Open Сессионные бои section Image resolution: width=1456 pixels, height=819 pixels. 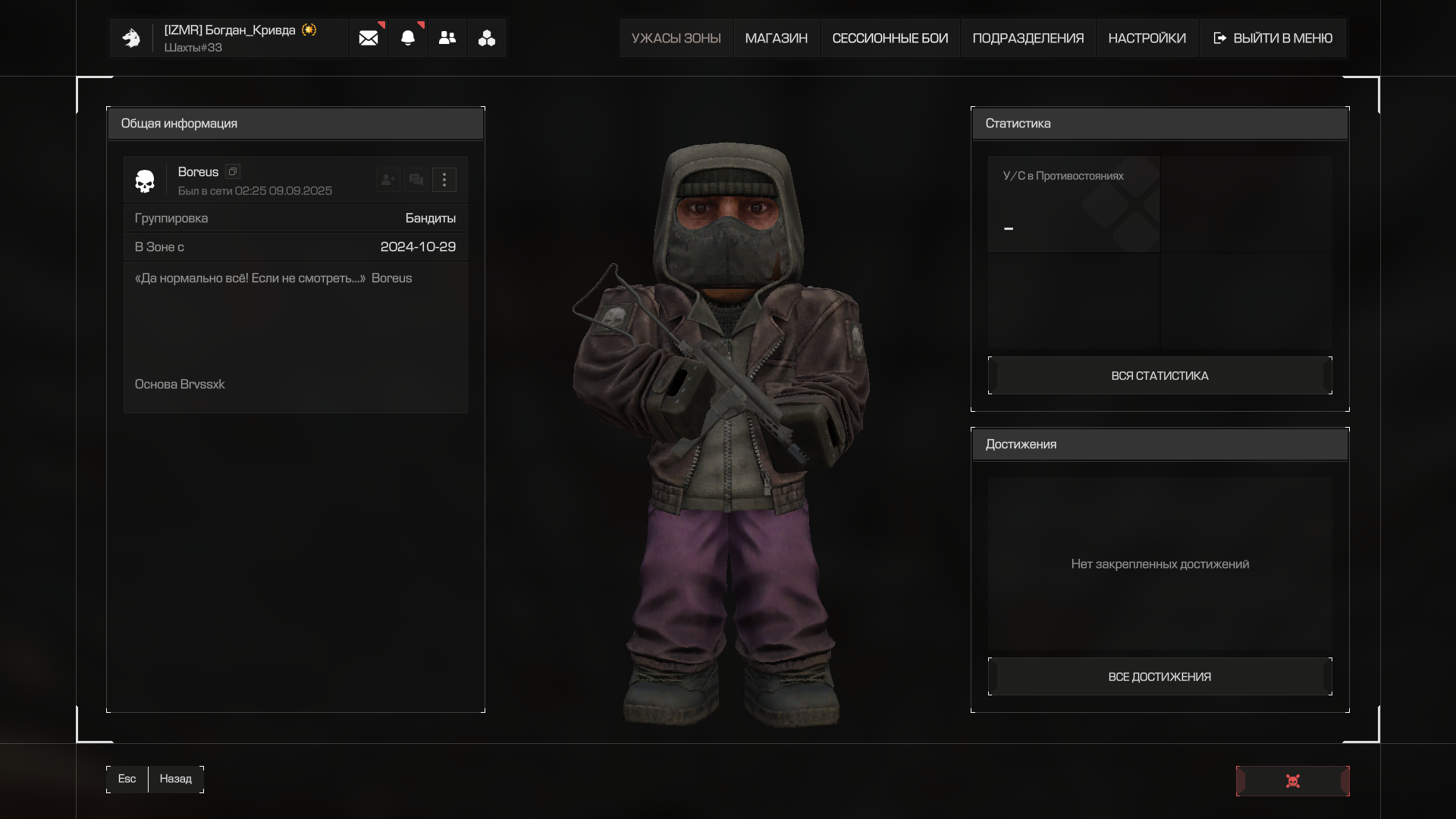890,38
